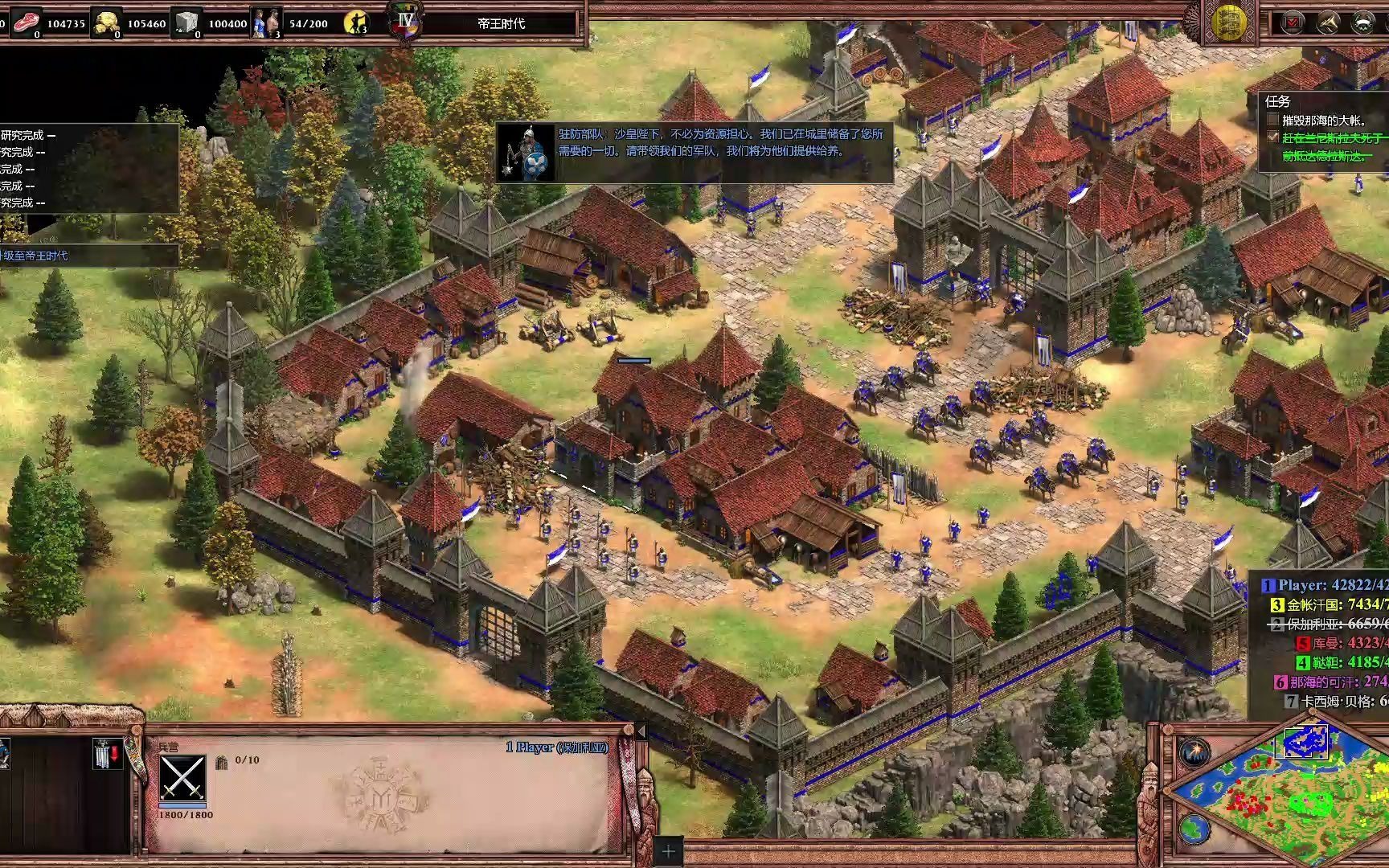The height and width of the screenshot is (868, 1389).
Task: Activate the flare signal minimap button
Action: pyautogui.click(x=1194, y=752)
